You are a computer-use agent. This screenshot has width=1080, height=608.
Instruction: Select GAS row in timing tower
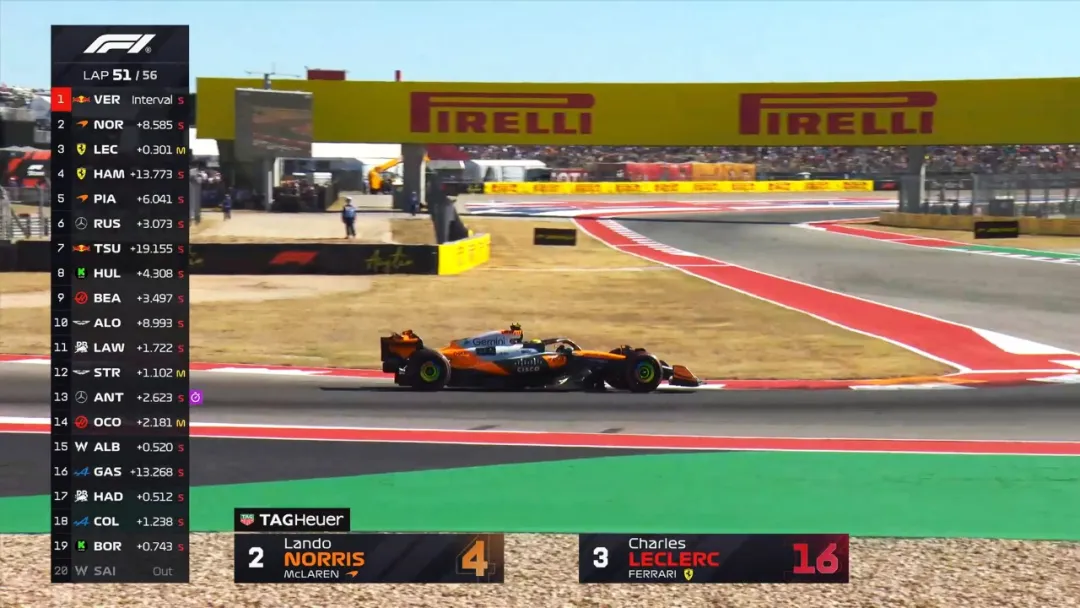tap(120, 472)
